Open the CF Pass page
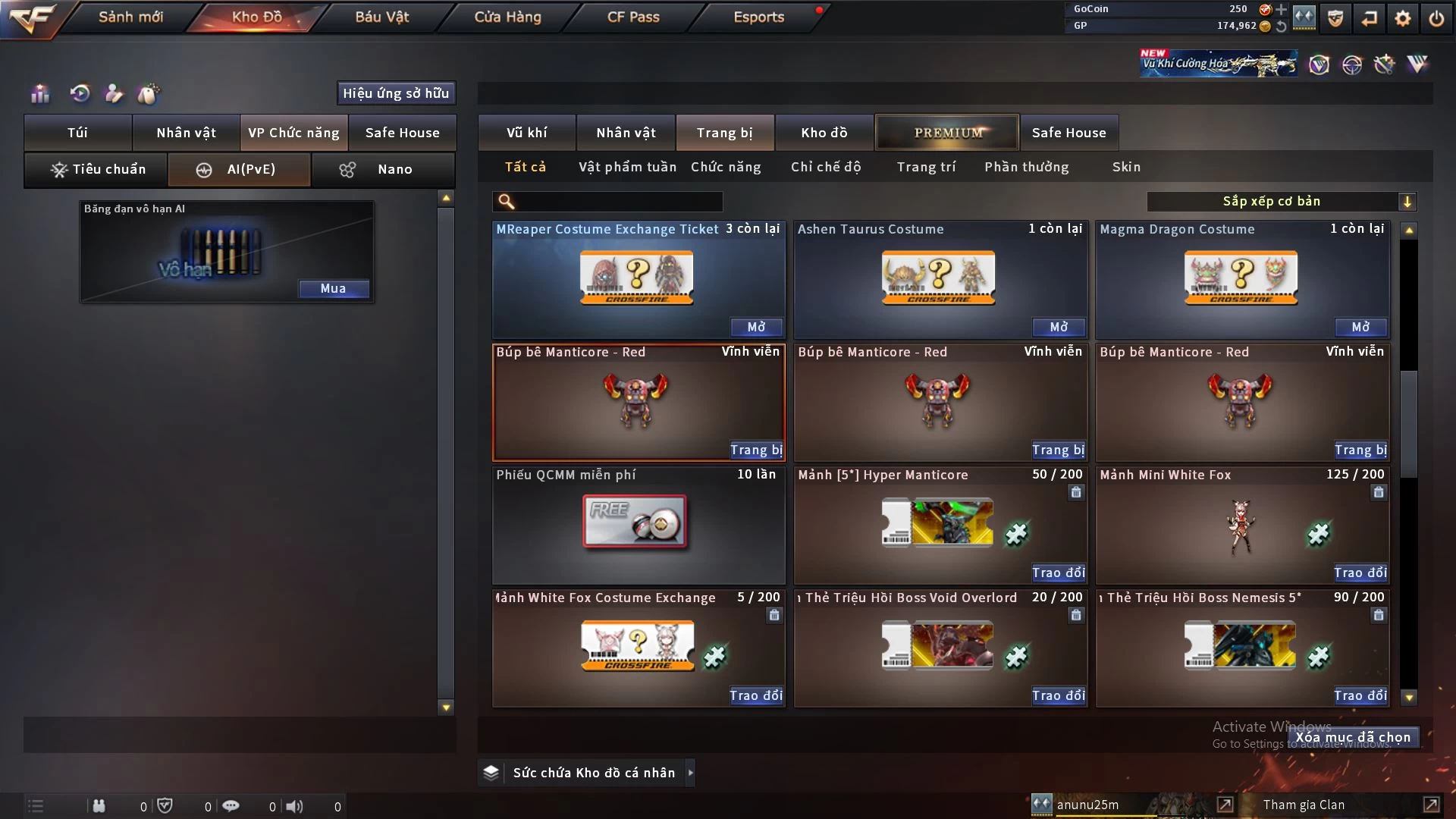The image size is (1456, 819). 633,17
